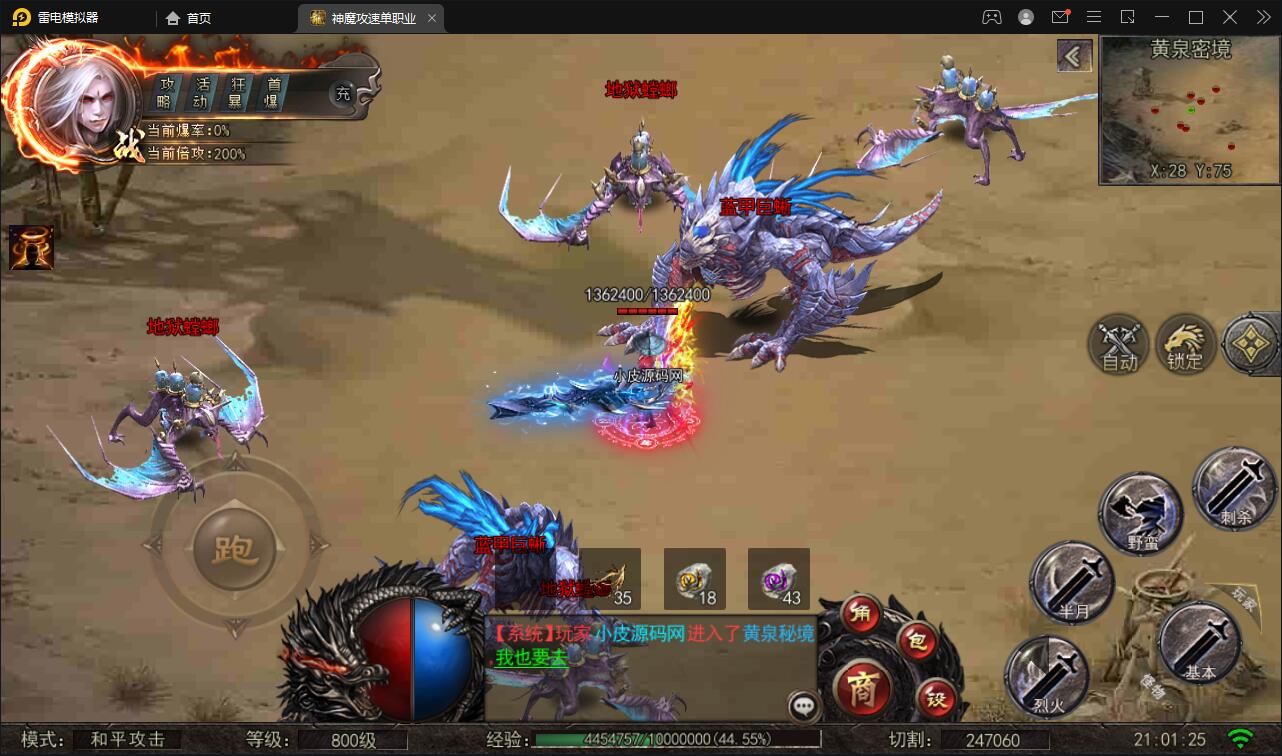Collapse the 黄泉密境 minimap with the arrow

click(x=1074, y=57)
